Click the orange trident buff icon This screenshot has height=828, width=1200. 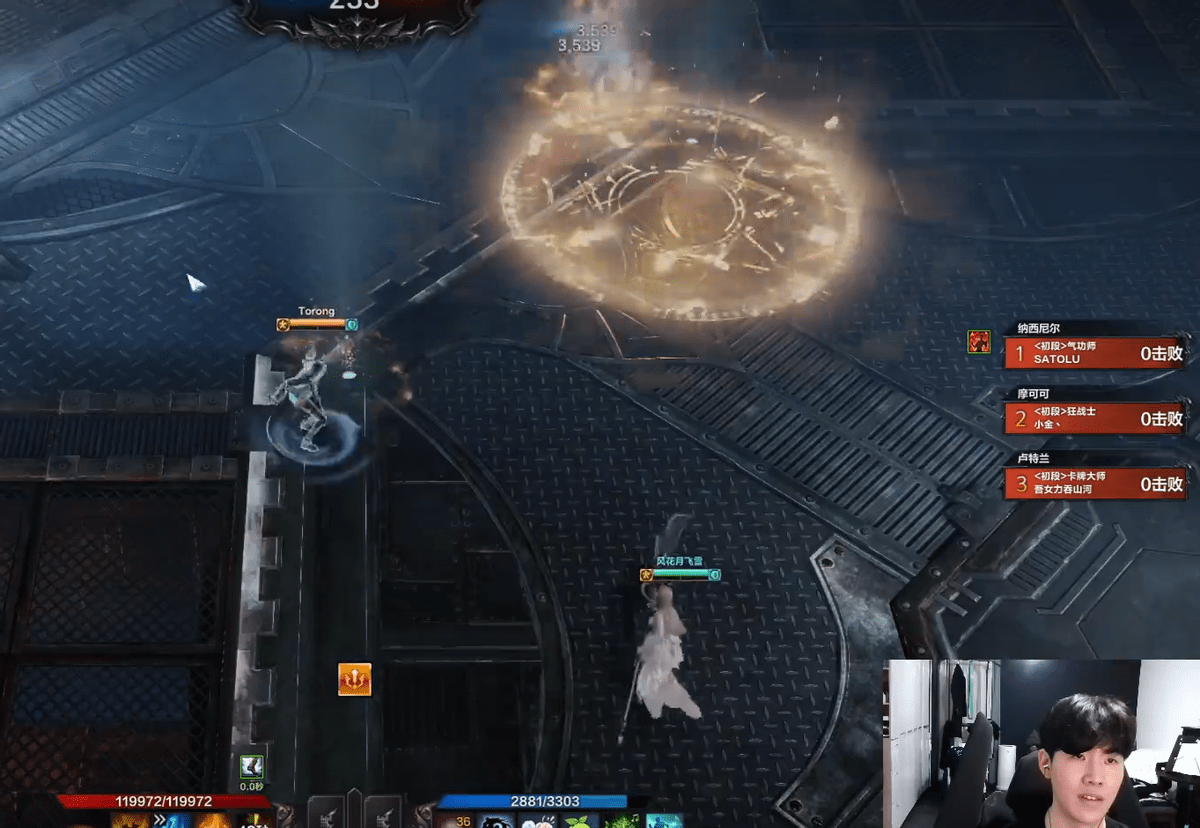point(355,679)
